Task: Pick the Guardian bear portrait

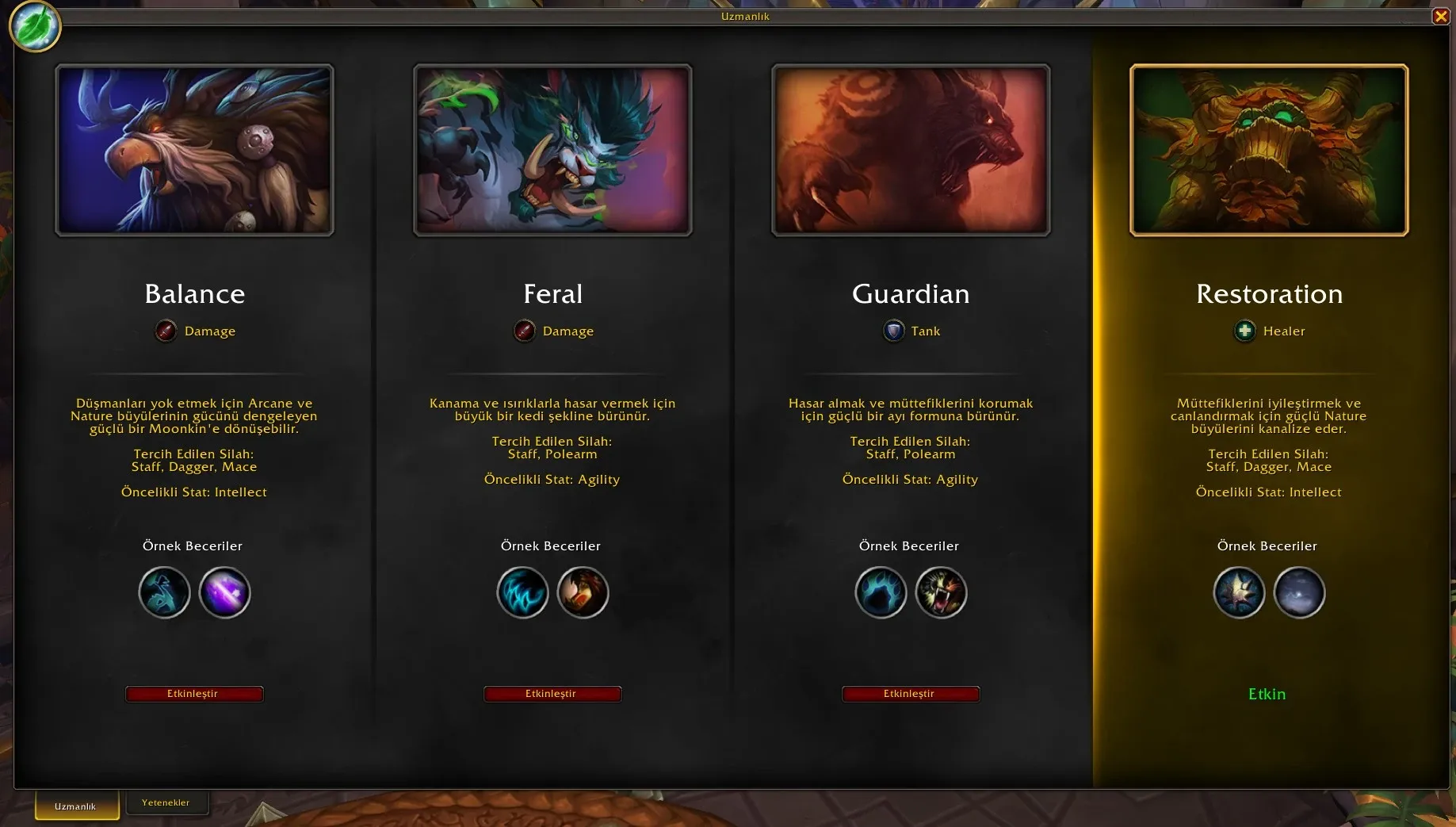Action: (911, 150)
